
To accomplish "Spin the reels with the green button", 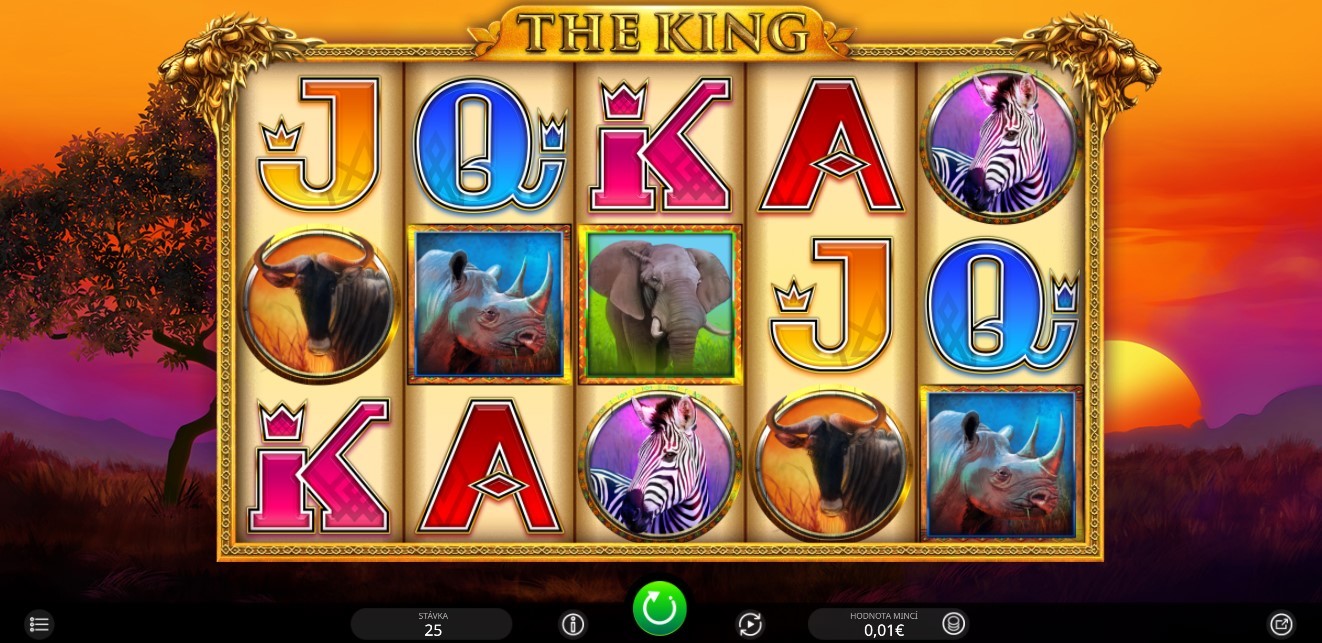I will [x=659, y=607].
